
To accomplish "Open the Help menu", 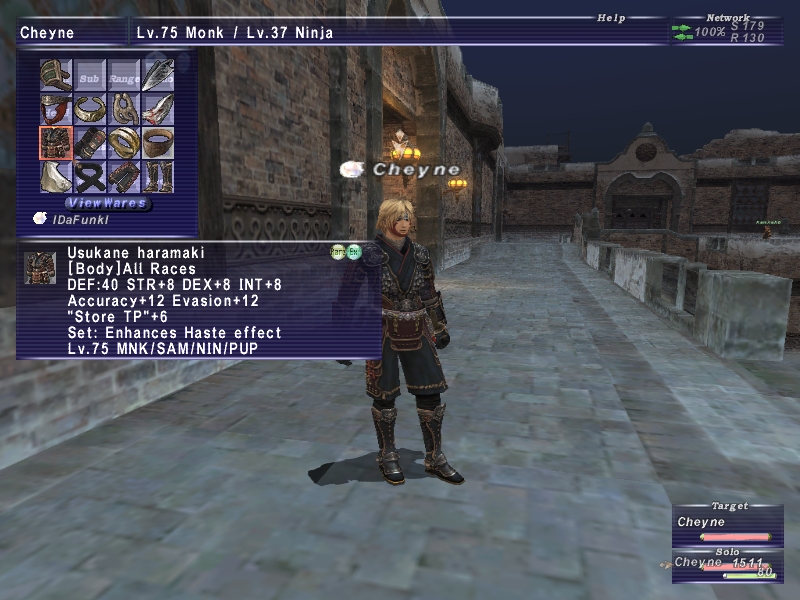I will click(x=610, y=17).
